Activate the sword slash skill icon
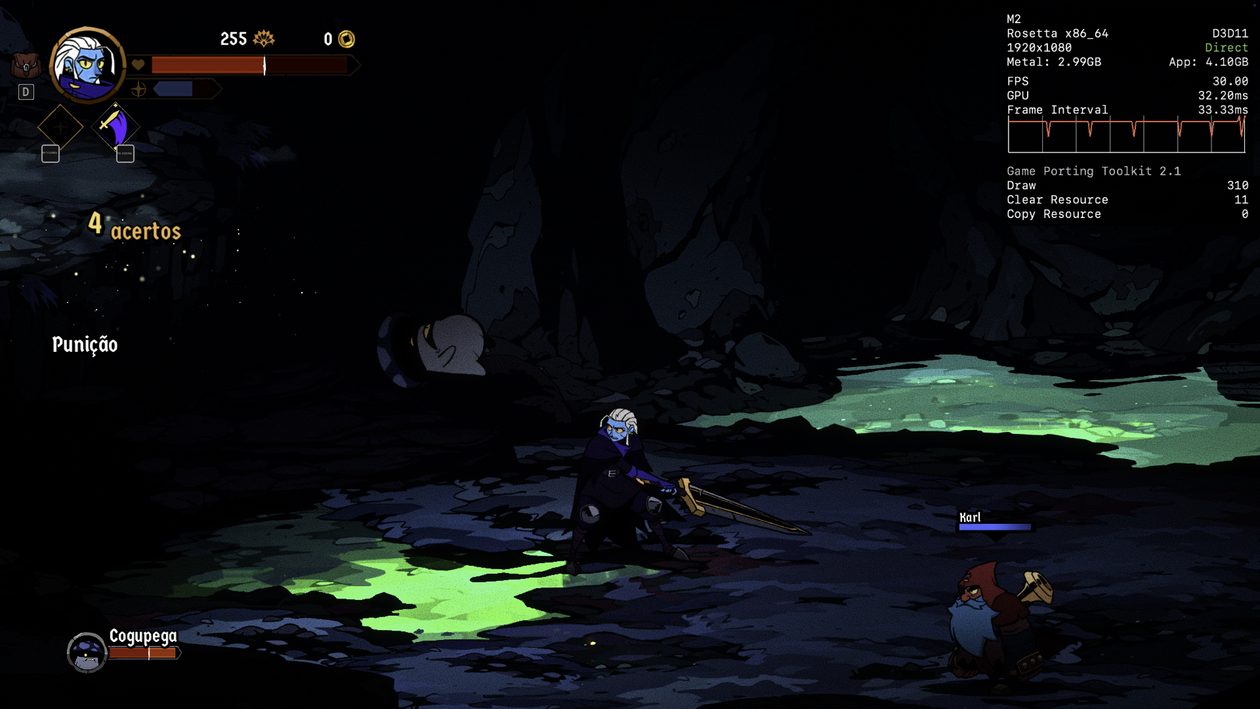Screen dimensions: 1260x709 (117, 127)
